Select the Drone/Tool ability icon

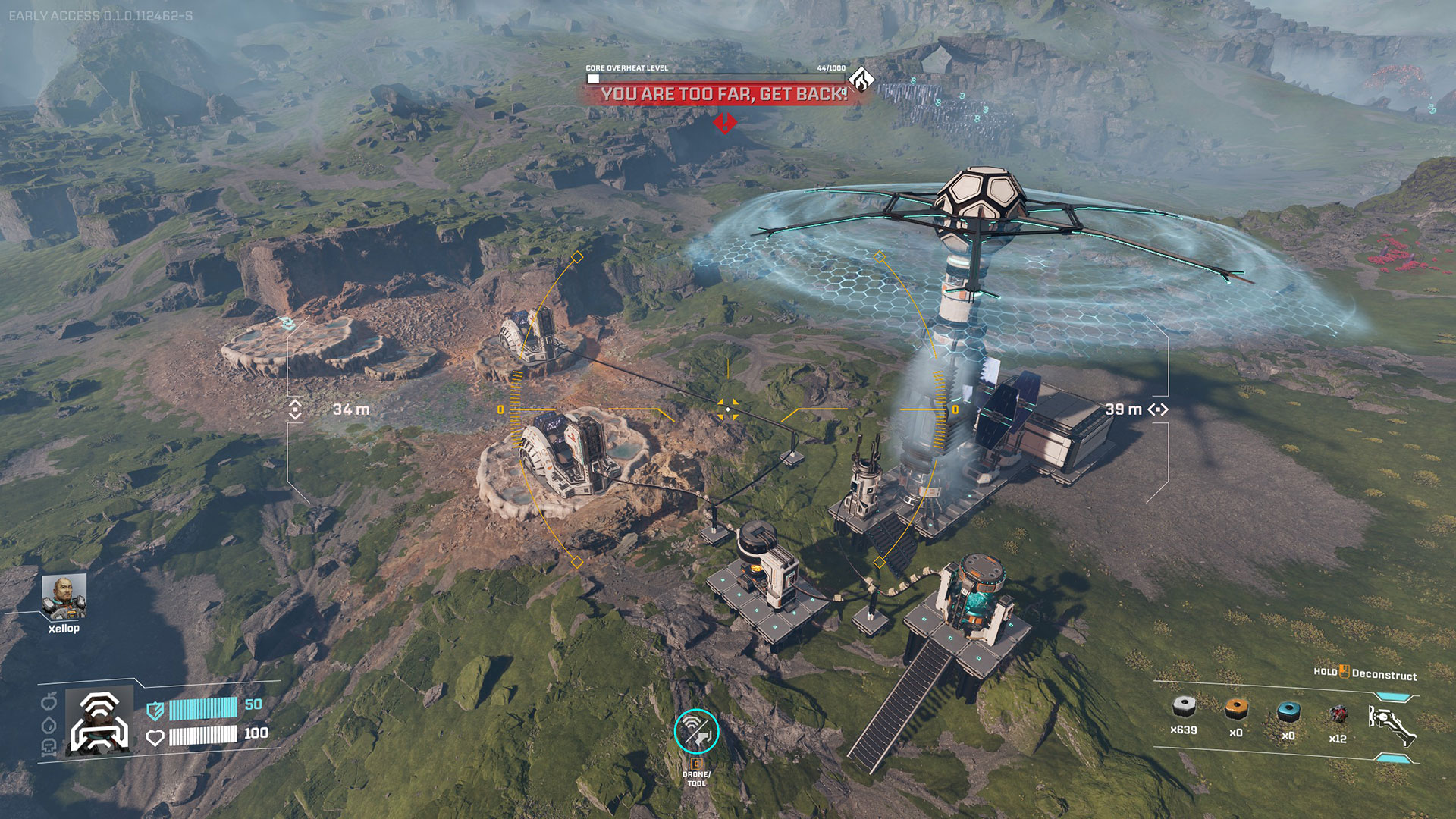696,731
